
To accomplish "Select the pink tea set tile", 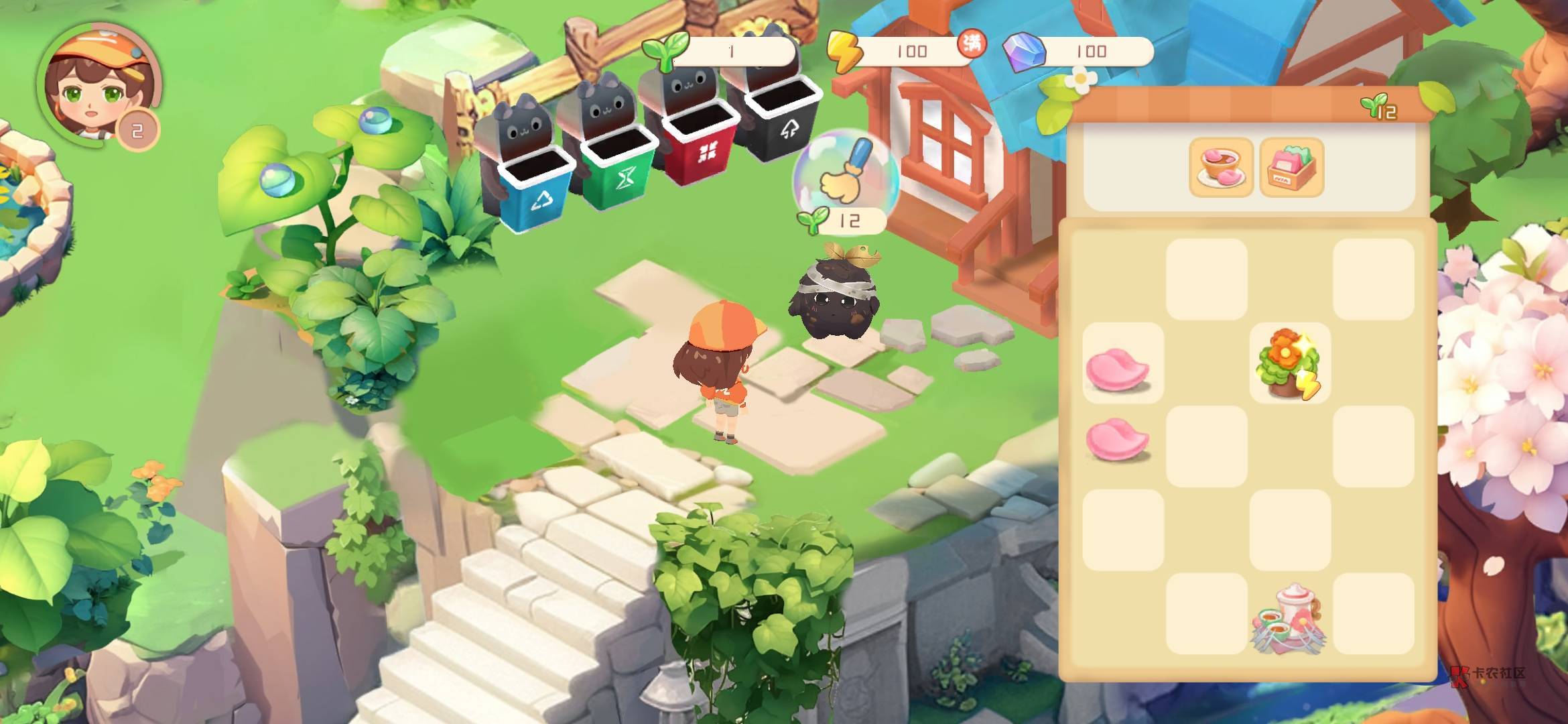I will (1289, 617).
